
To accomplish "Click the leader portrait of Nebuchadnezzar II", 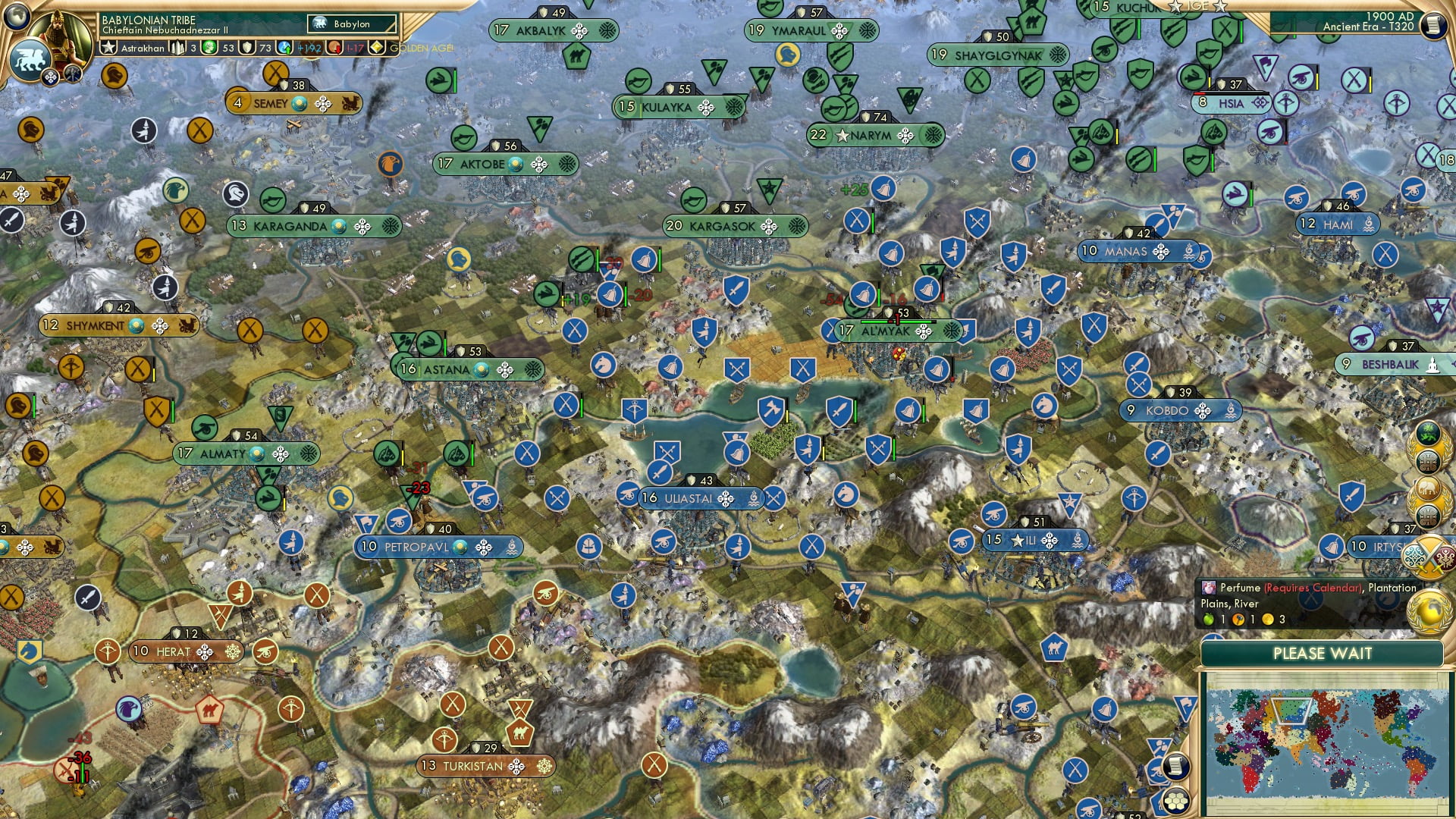I will pyautogui.click(x=59, y=32).
